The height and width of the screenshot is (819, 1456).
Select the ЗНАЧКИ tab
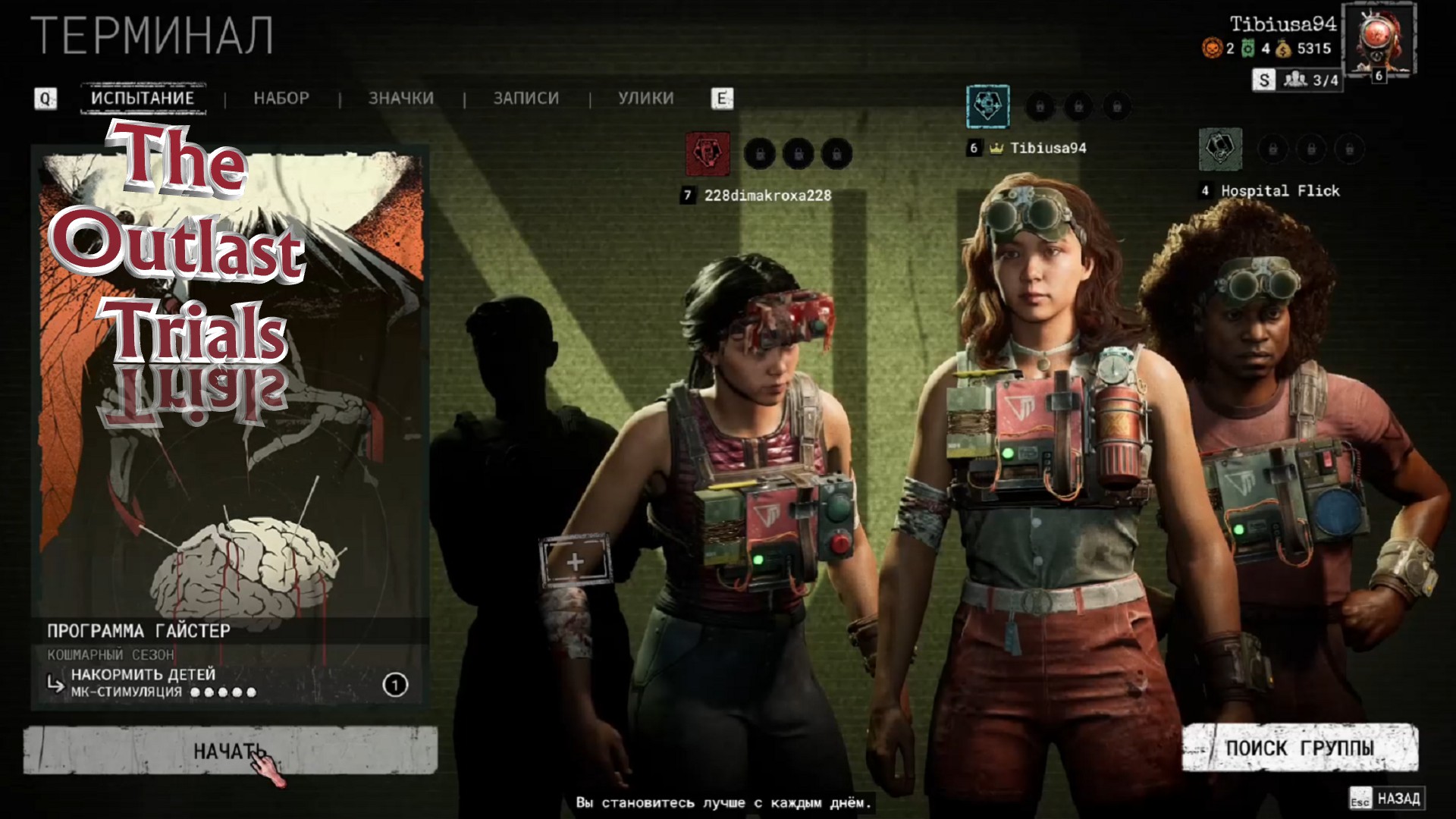401,99
